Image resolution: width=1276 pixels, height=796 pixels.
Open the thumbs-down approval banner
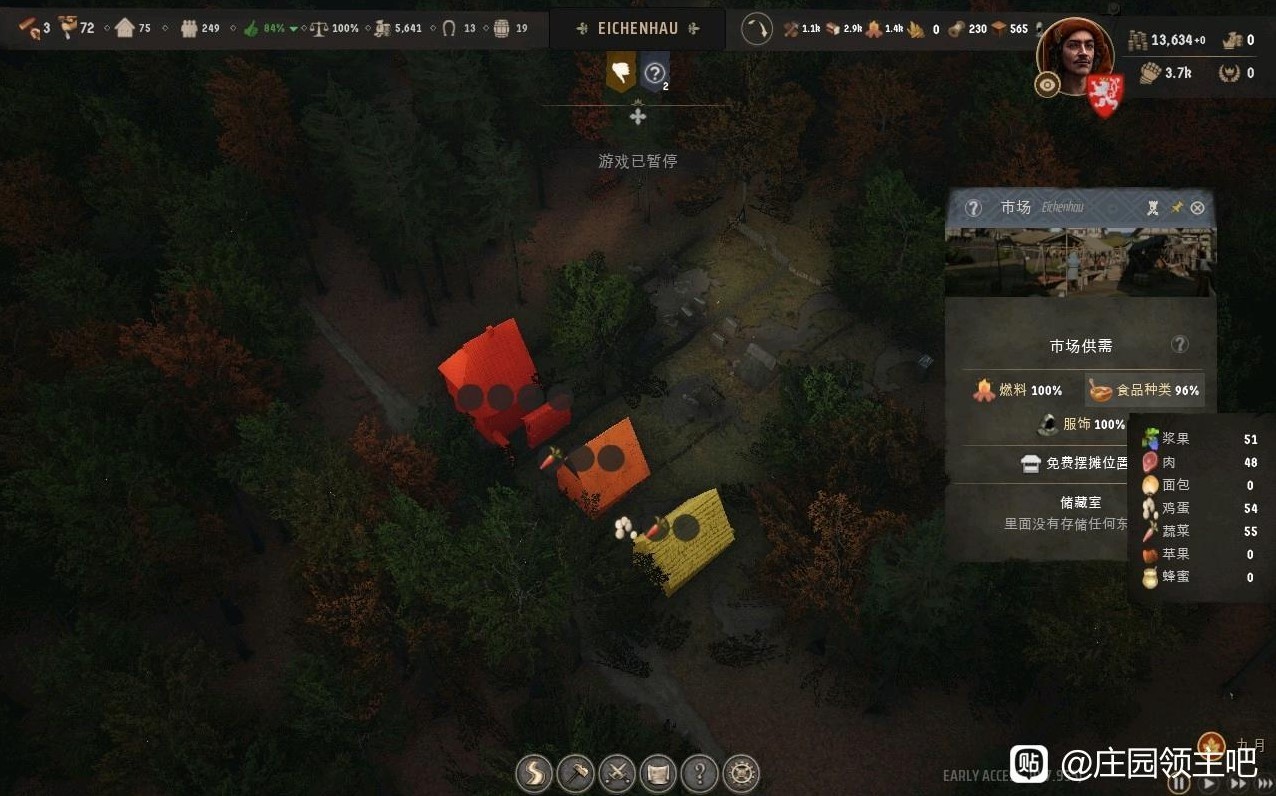tap(621, 72)
